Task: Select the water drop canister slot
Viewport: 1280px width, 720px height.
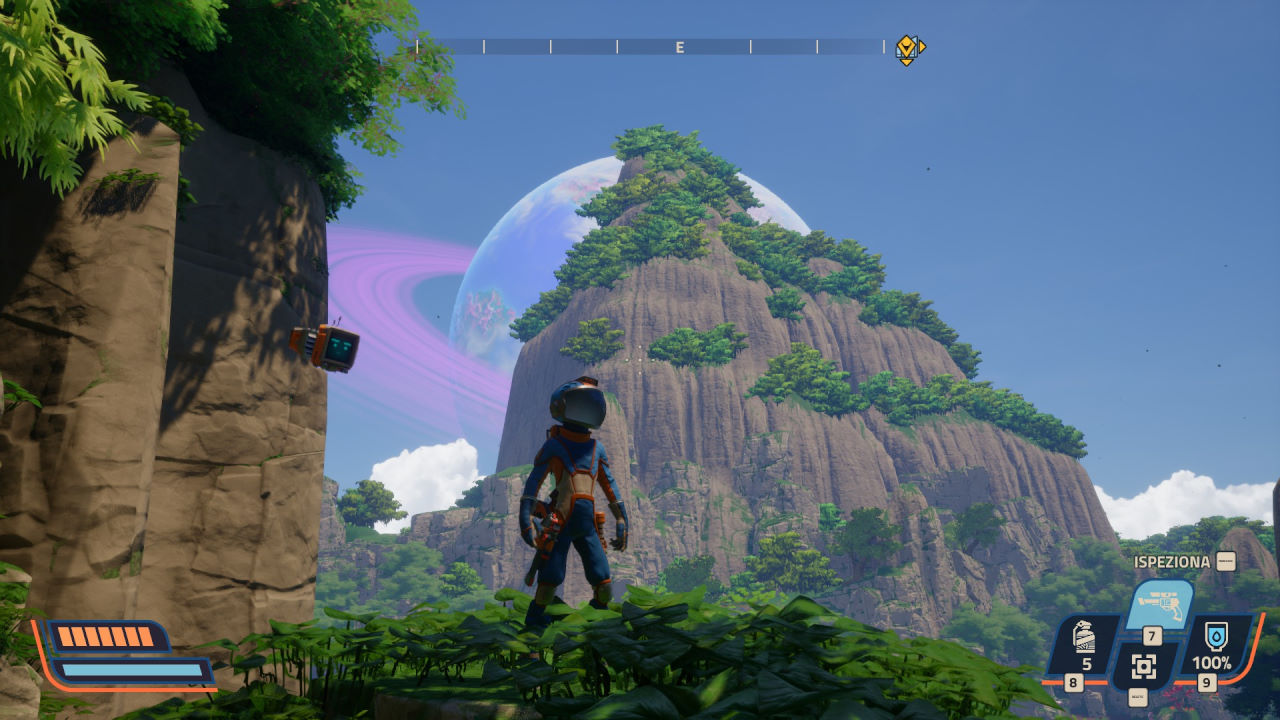Action: (1216, 640)
